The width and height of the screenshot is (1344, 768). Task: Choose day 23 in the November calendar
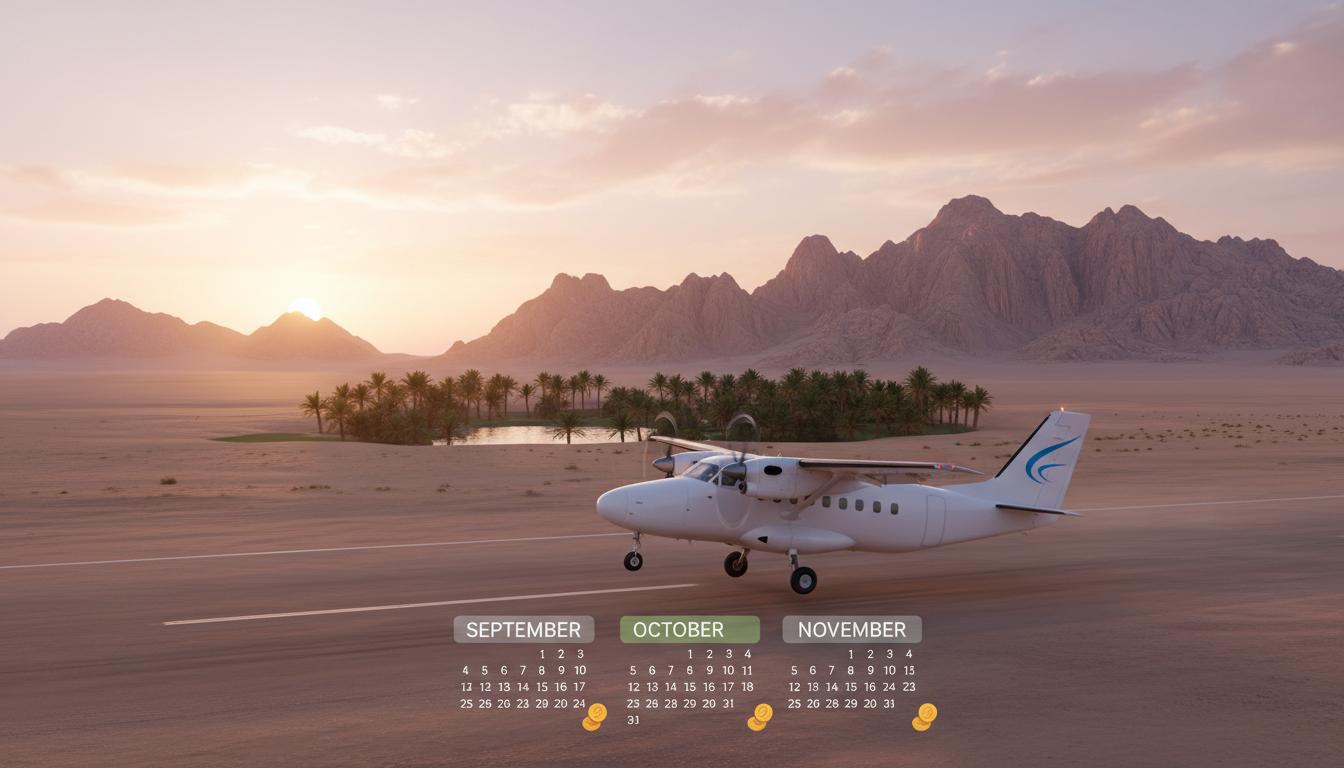click(x=908, y=687)
